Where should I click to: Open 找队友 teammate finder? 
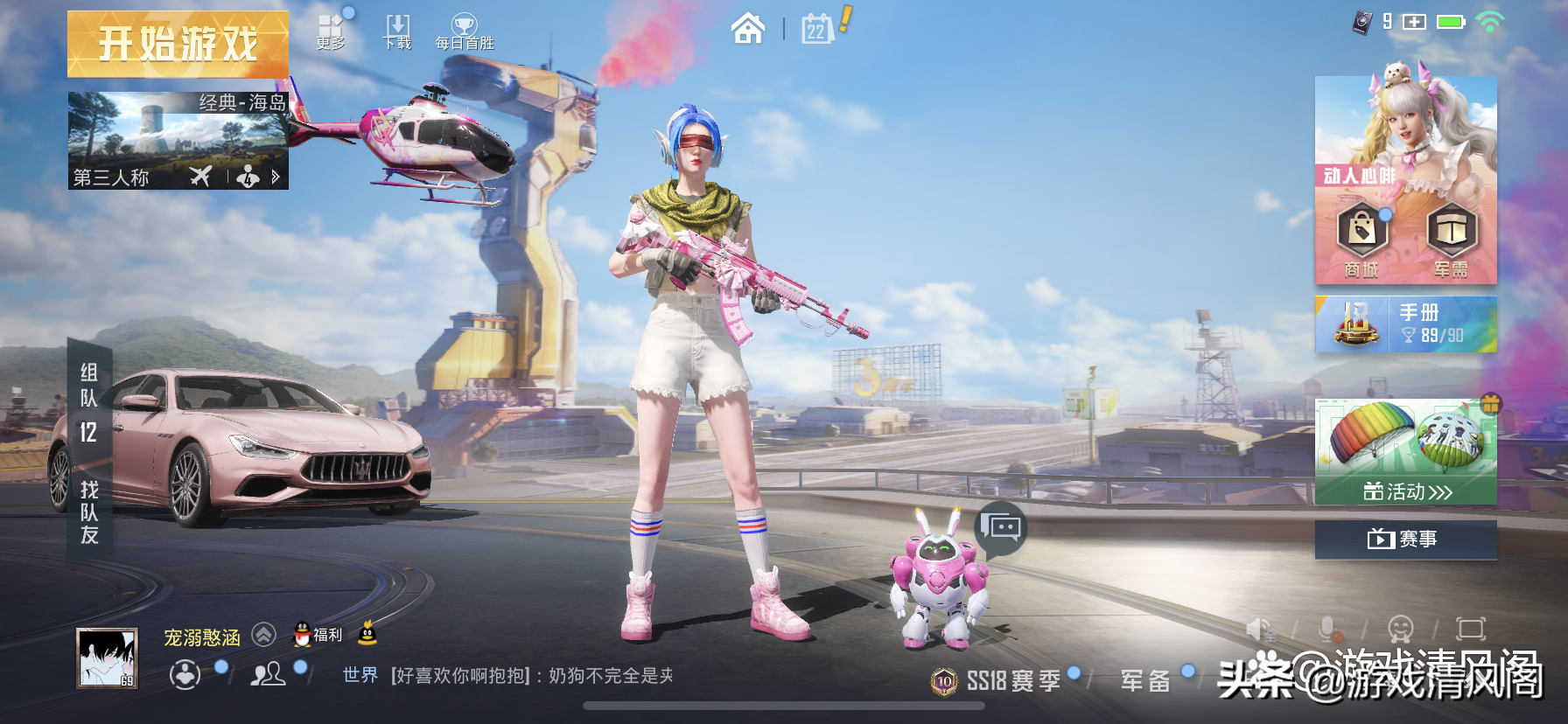tap(89, 512)
